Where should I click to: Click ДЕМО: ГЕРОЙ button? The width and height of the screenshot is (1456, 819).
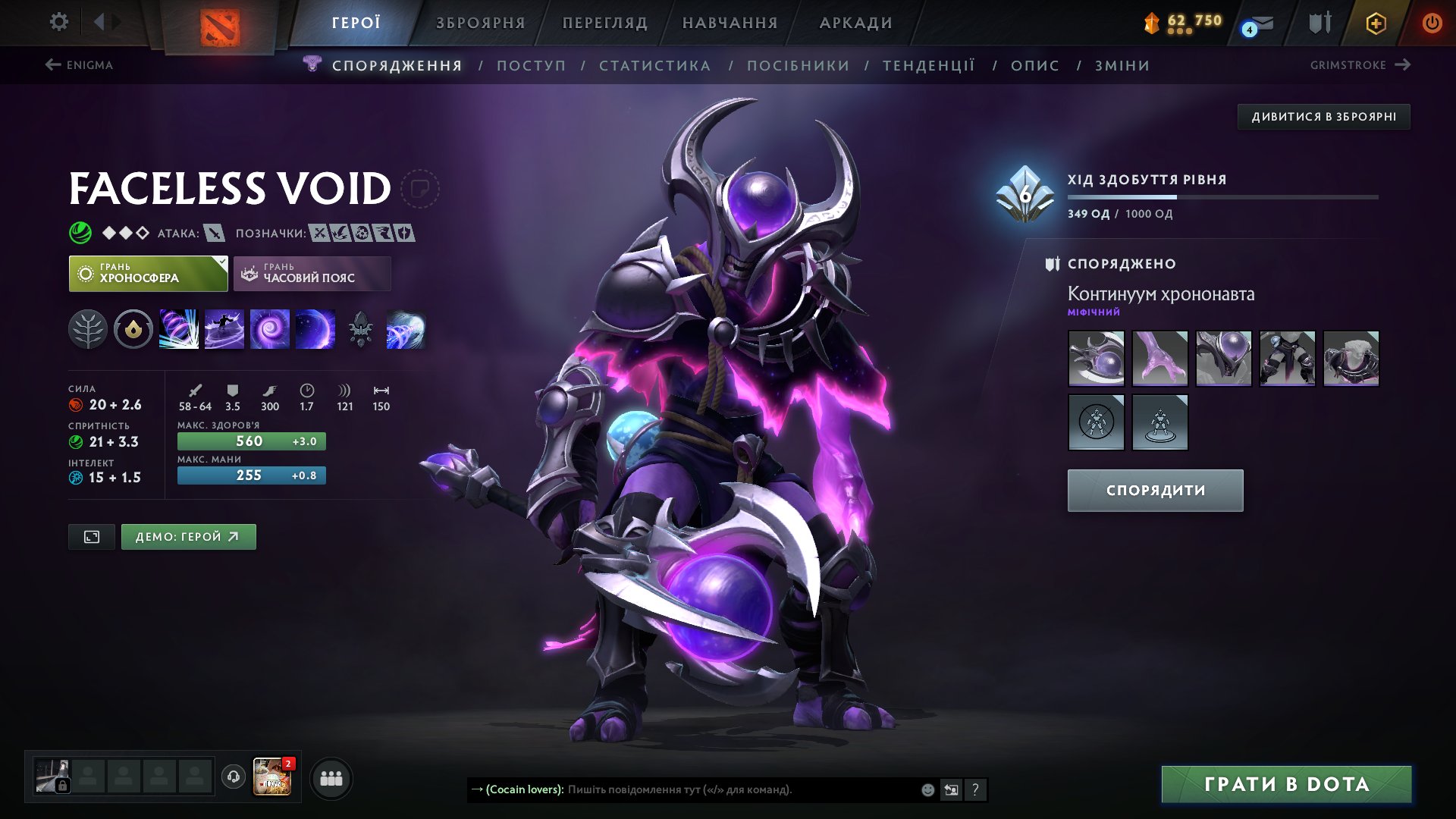pos(188,536)
